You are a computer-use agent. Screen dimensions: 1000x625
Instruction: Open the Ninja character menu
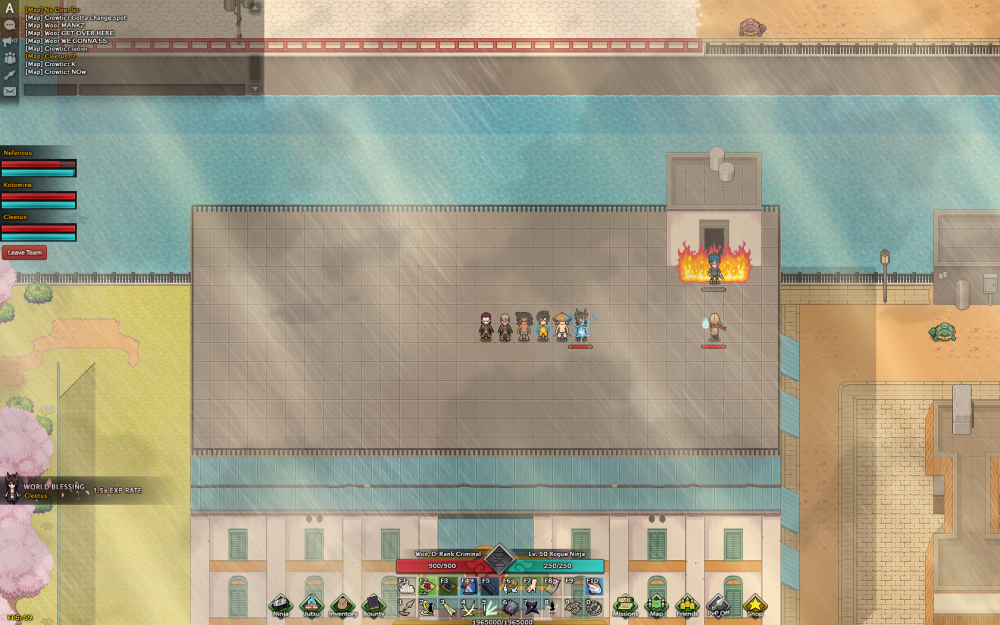[x=281, y=605]
